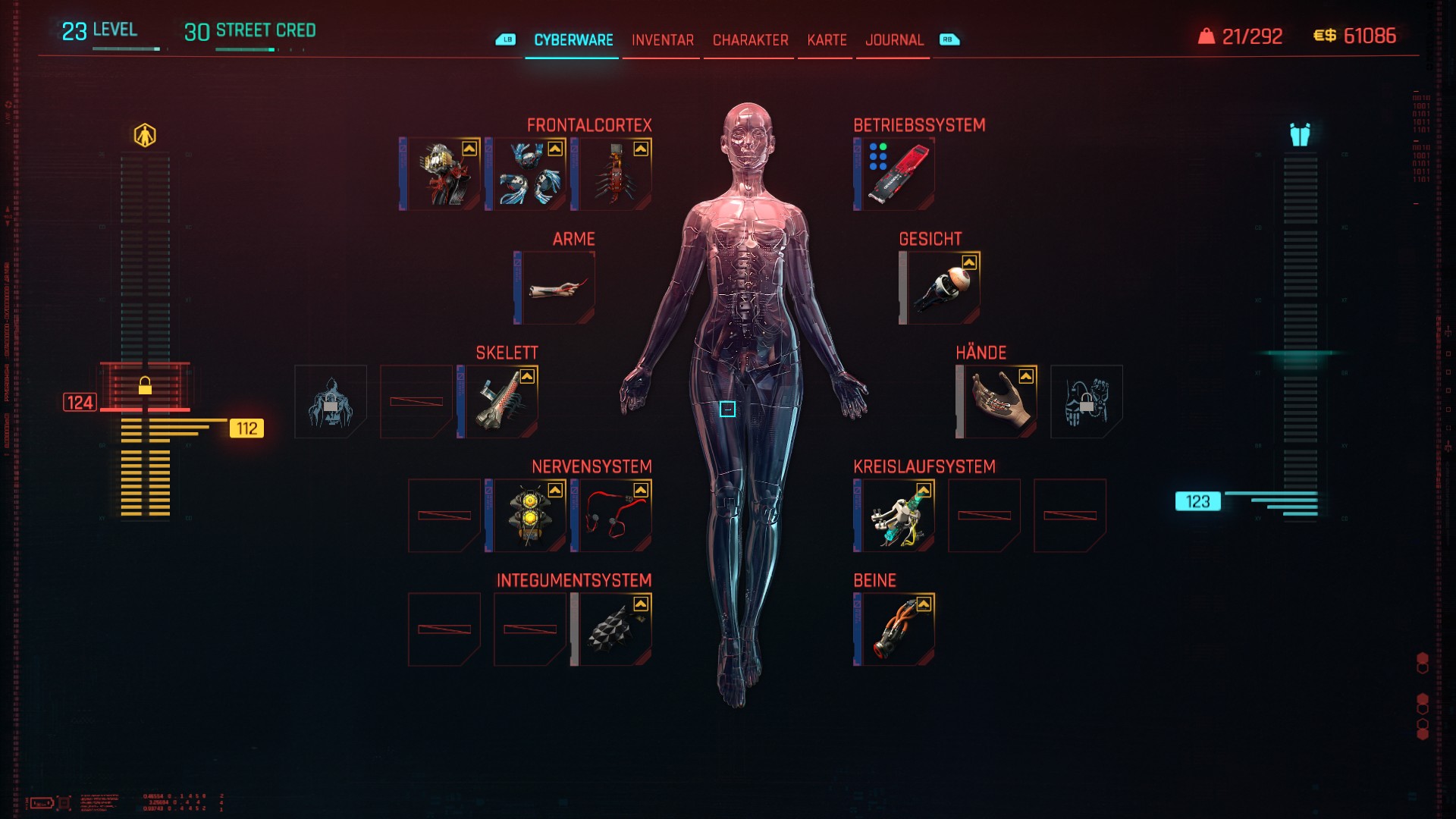Image resolution: width=1456 pixels, height=819 pixels.
Task: Open the Journal tab
Action: pyautogui.click(x=894, y=40)
